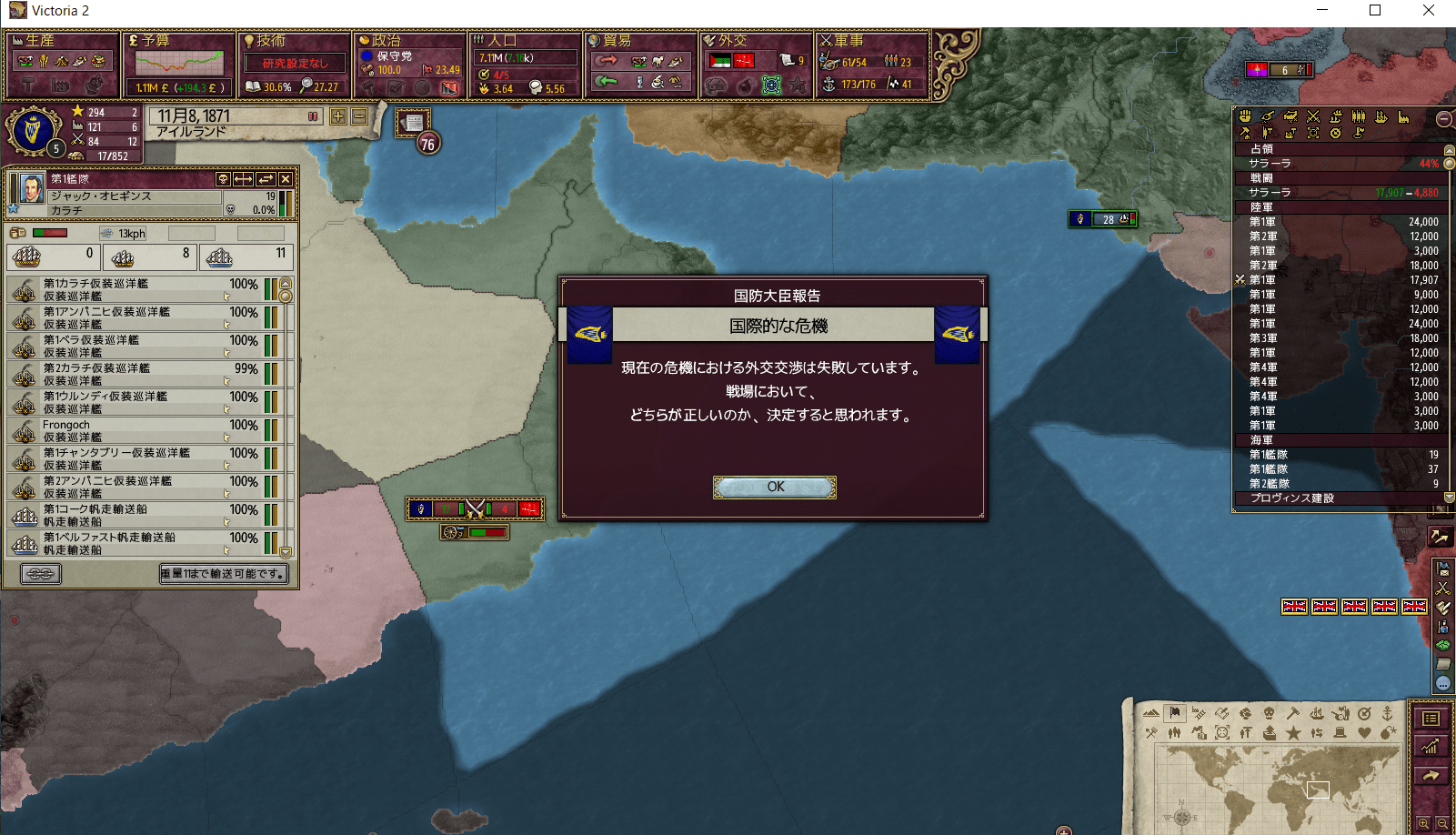Split the 第1艦隊 with the split-arrows icon
Viewport: 1456px width, 835px height.
[x=243, y=179]
